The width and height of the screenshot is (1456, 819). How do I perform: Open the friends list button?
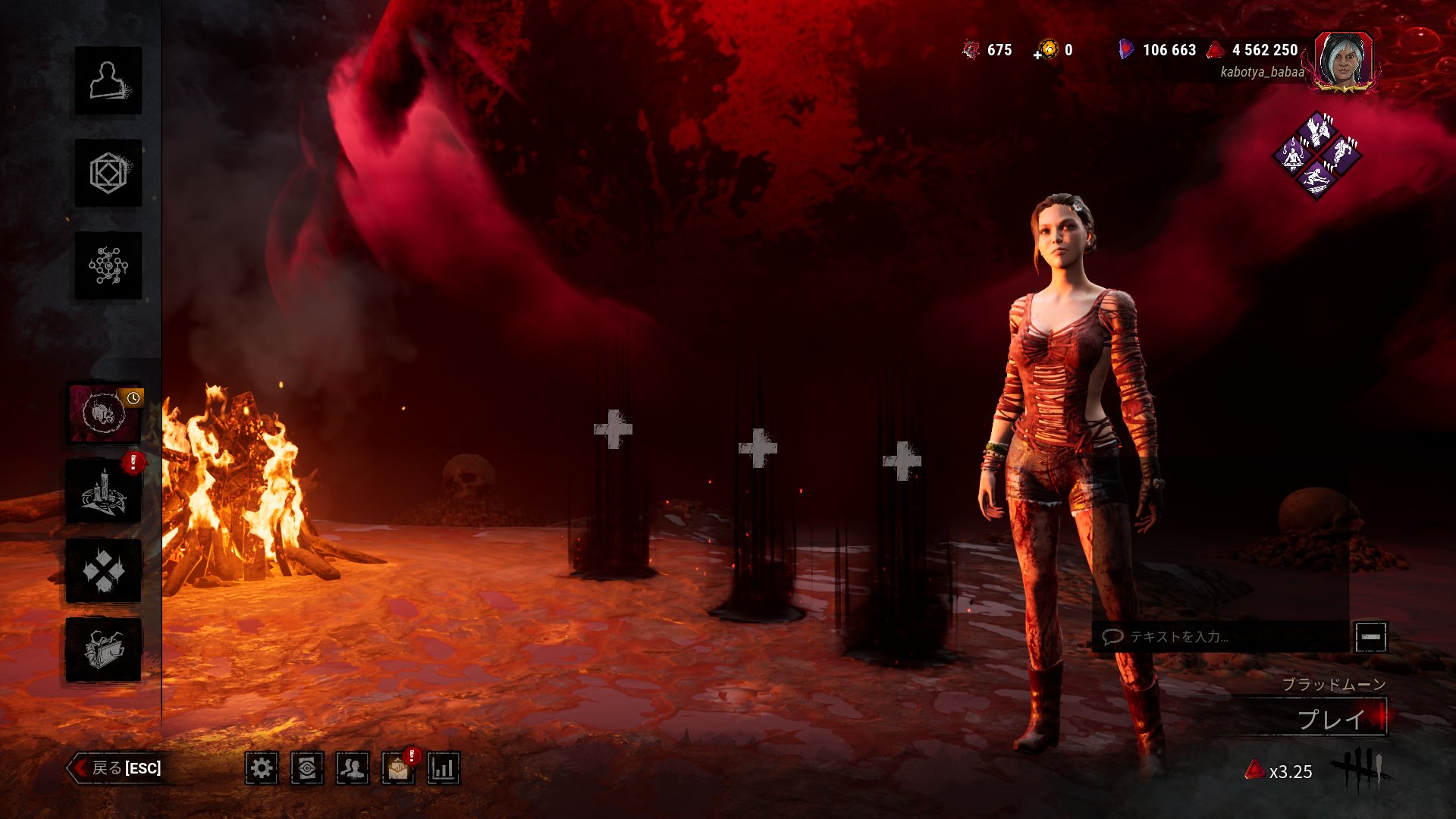click(353, 769)
